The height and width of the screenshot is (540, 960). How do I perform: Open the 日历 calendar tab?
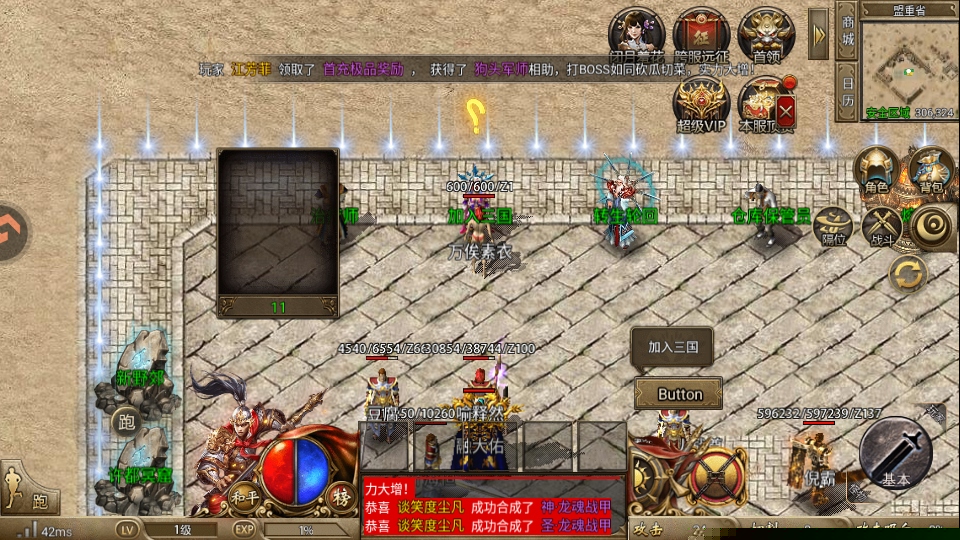coord(848,90)
